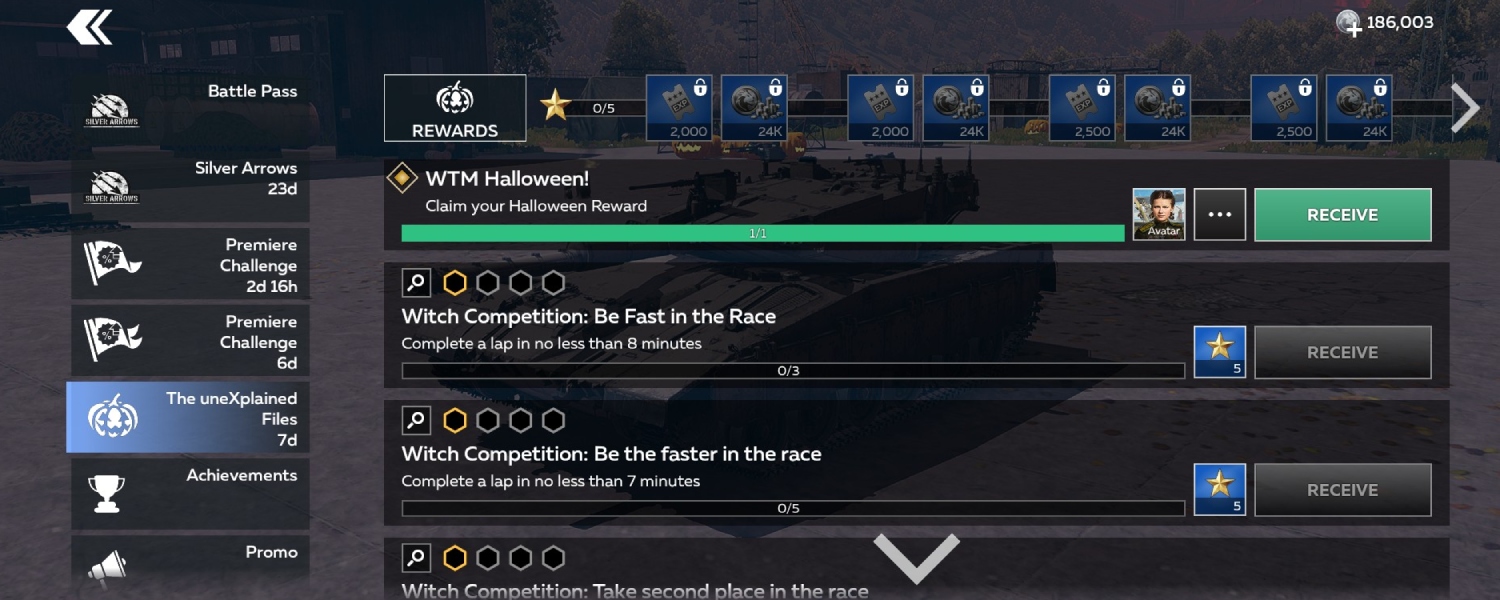1500x600 pixels.
Task: Add currency via the silver coin plus icon
Action: [x=1349, y=23]
